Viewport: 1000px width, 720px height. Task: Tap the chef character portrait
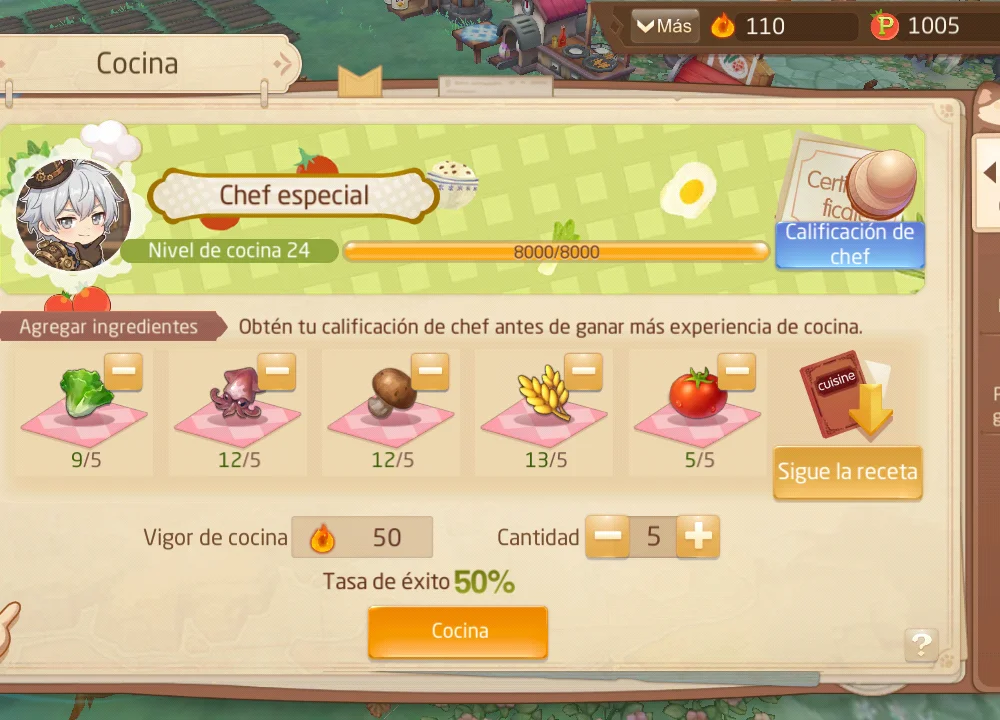(x=73, y=214)
